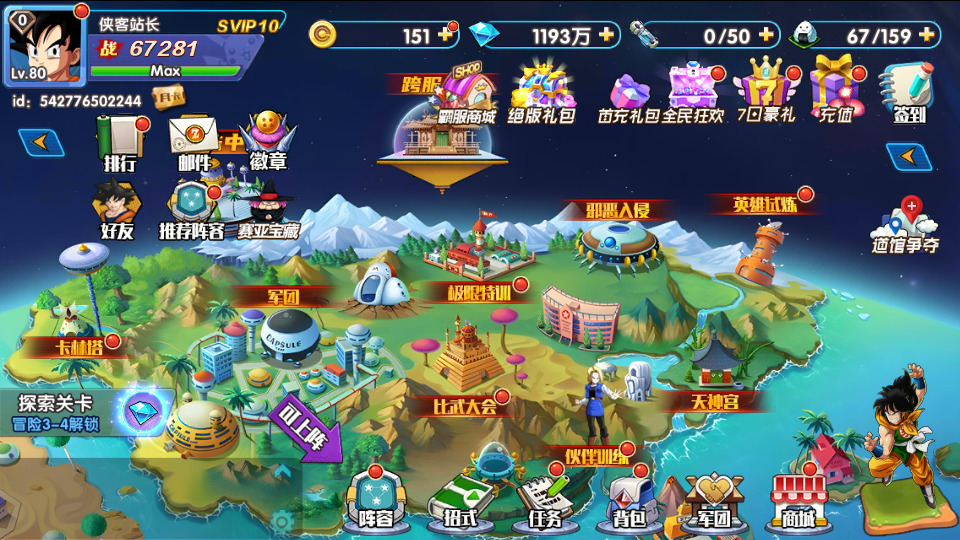Check the 邮件 mail icon
Screen dimensions: 960x540
pos(194,142)
